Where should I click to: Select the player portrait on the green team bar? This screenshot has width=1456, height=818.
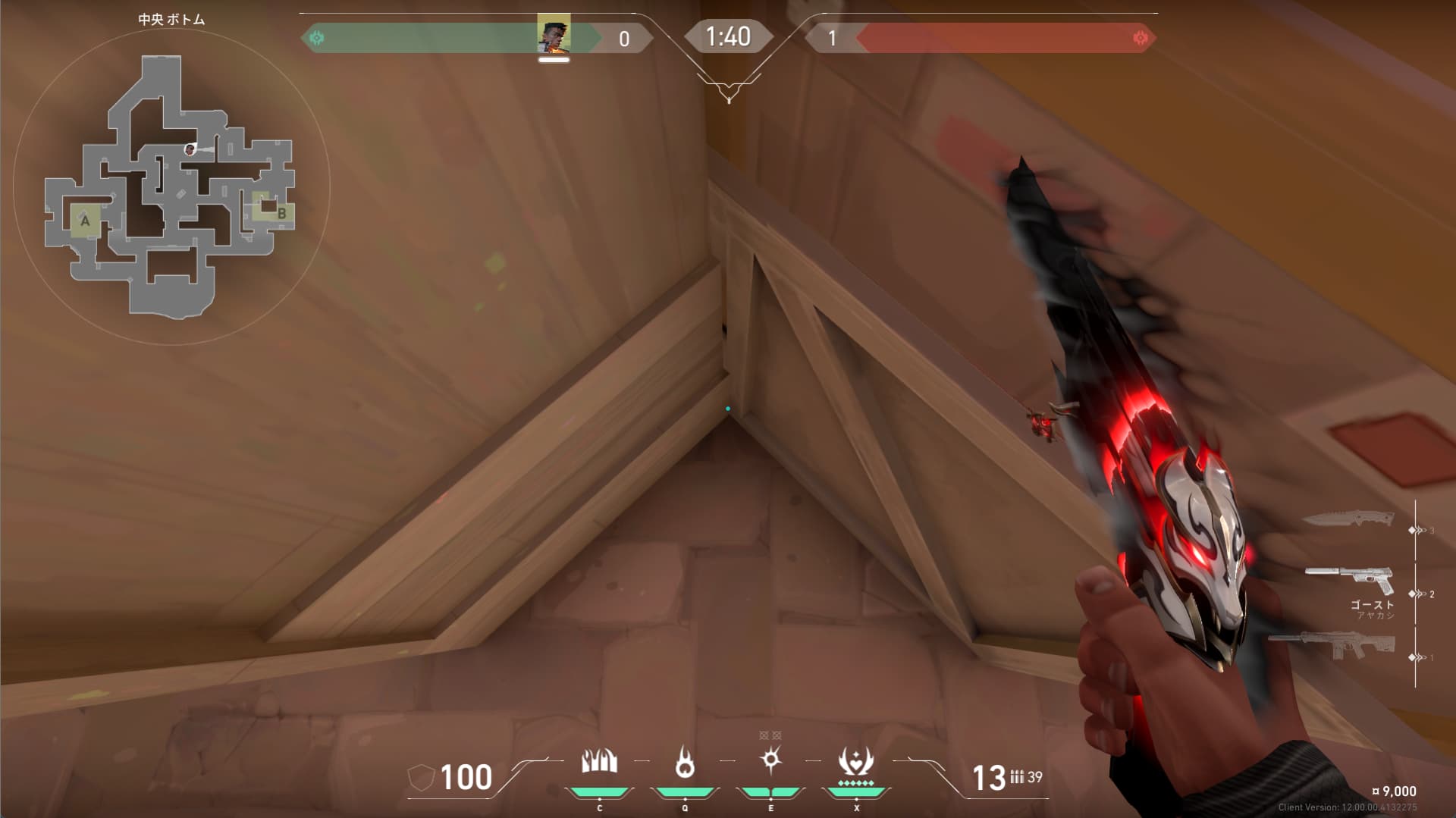click(554, 35)
